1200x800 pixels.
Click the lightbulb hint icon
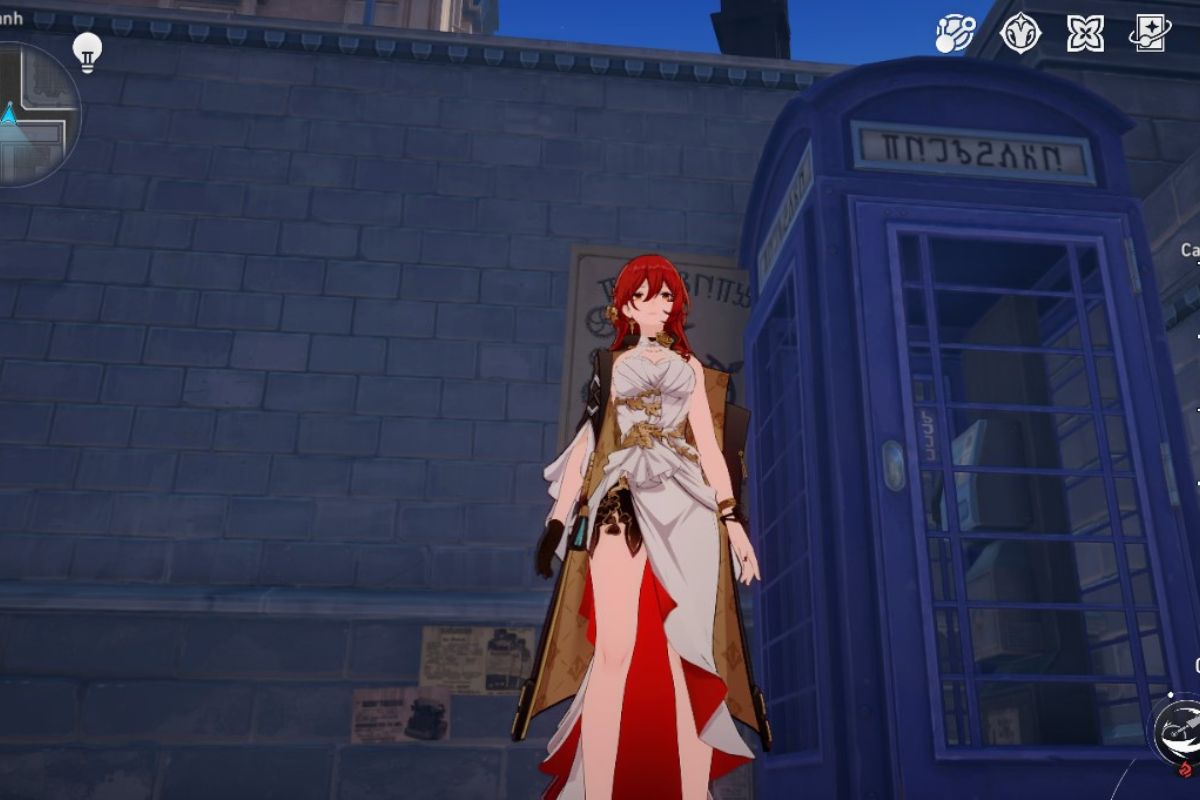click(x=88, y=51)
